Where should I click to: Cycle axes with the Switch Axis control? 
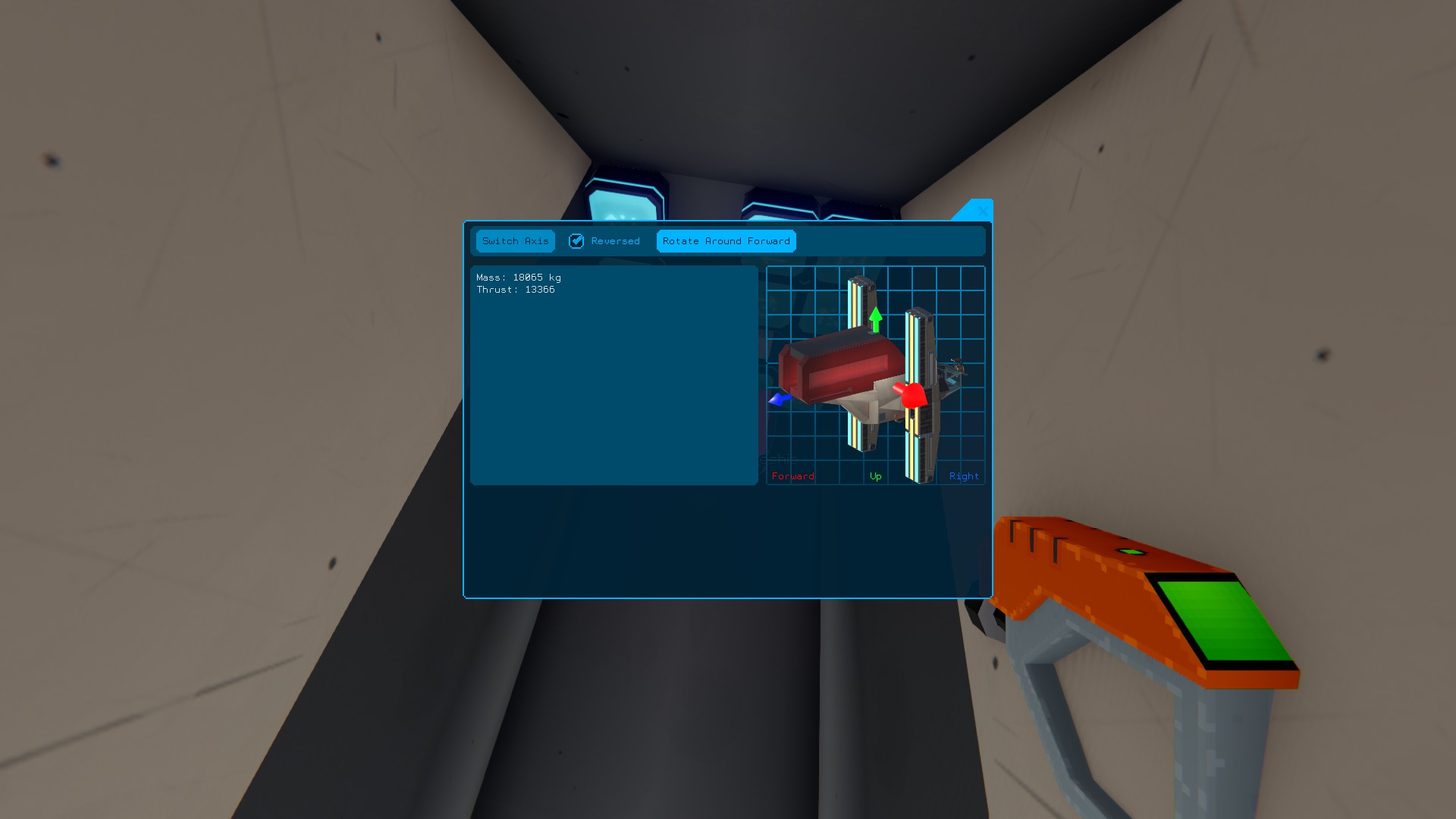tap(515, 241)
